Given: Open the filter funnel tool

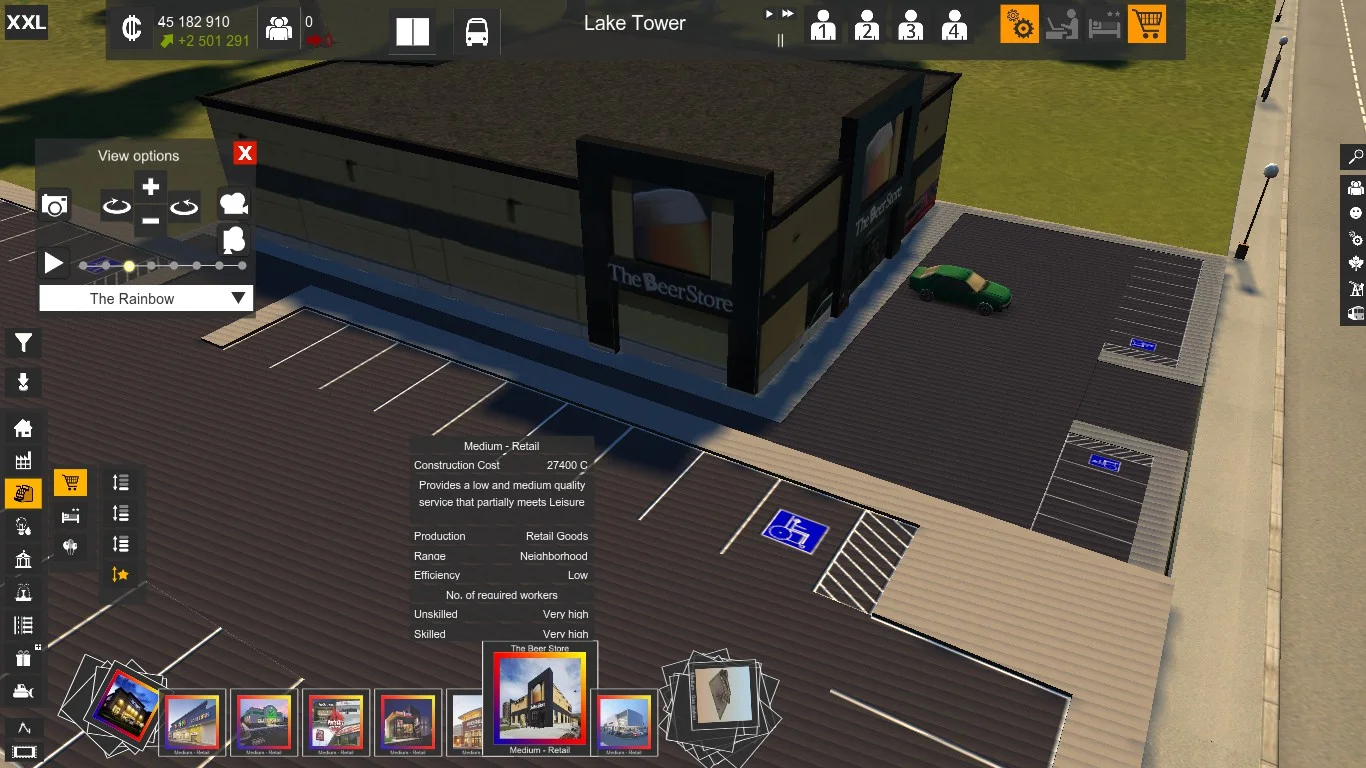Looking at the screenshot, I should point(23,344).
